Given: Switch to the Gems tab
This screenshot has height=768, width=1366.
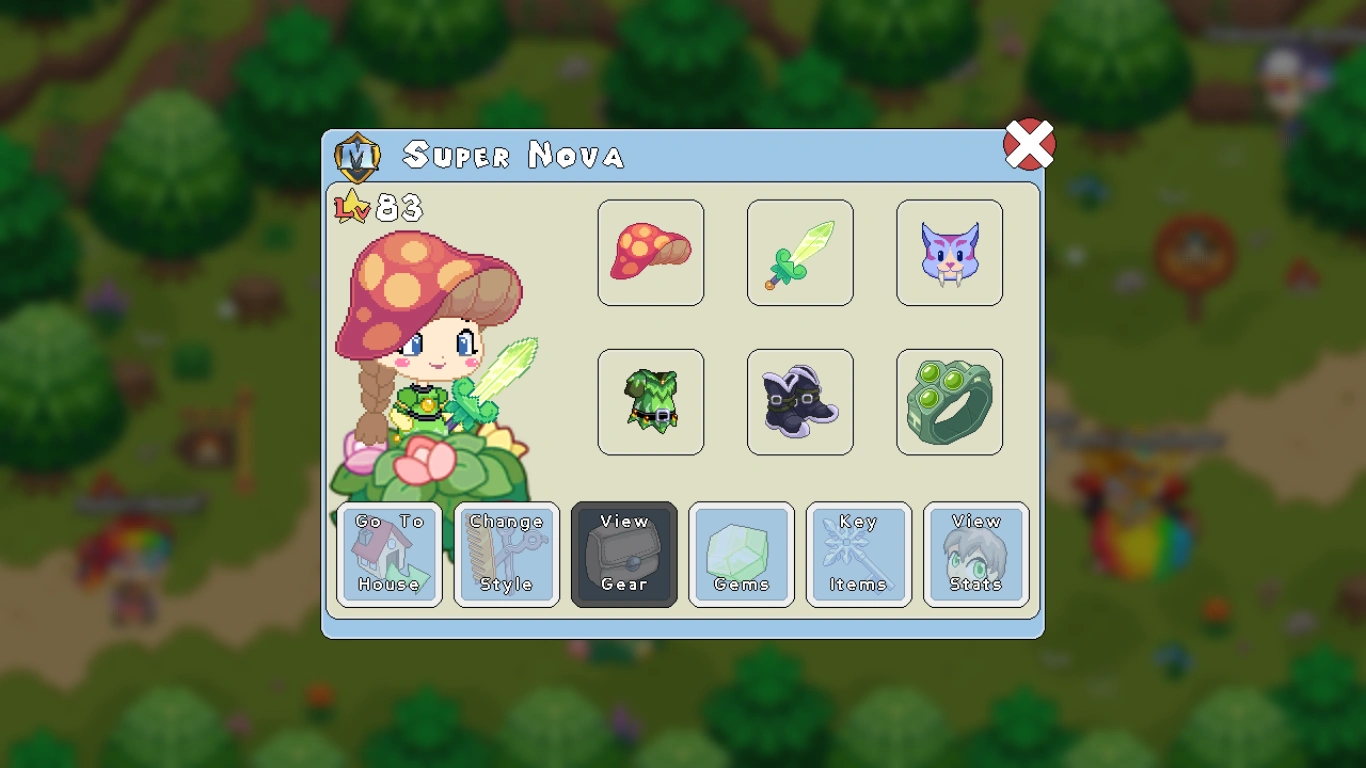Looking at the screenshot, I should [741, 554].
